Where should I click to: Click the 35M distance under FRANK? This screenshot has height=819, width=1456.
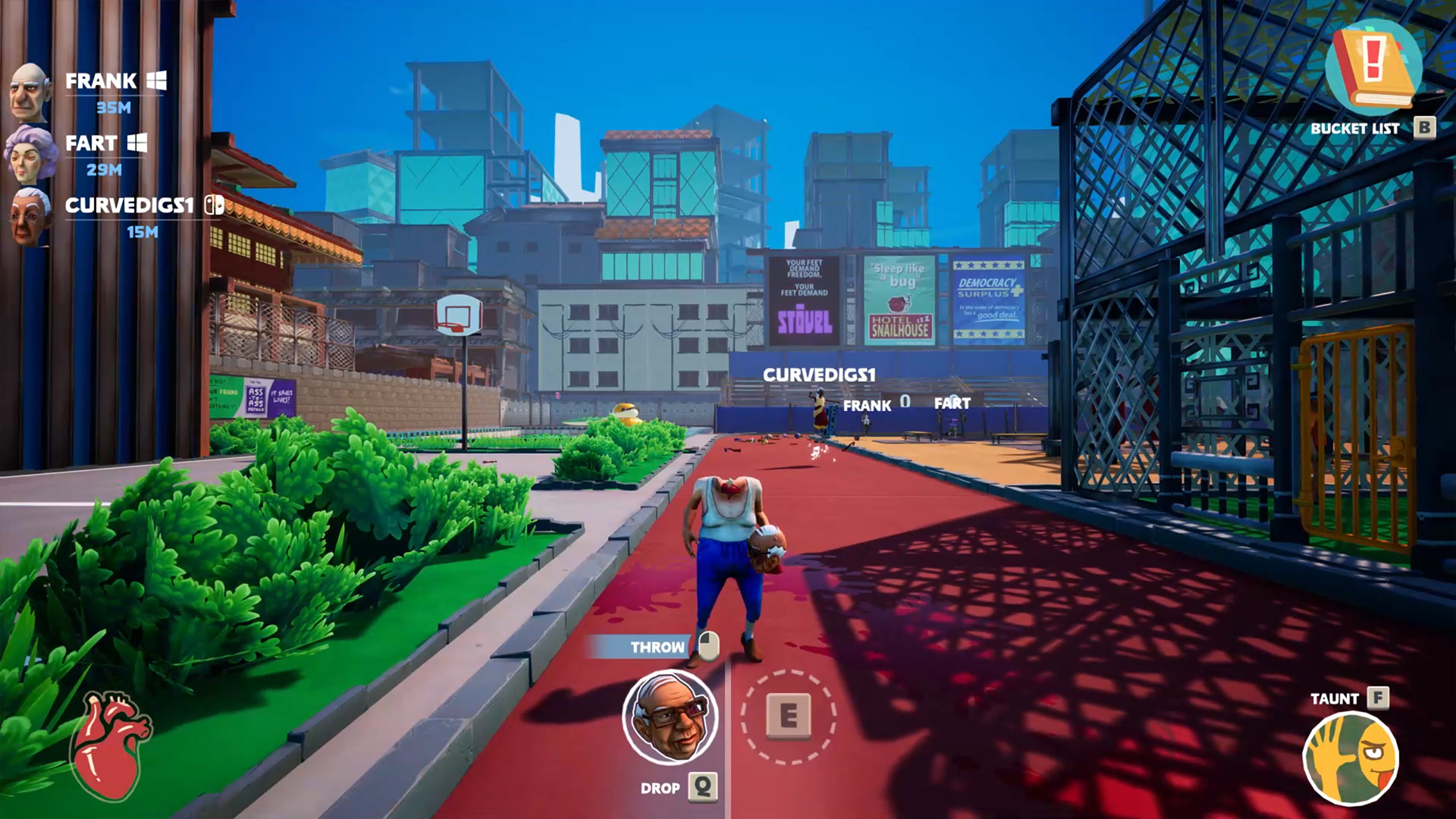coord(115,108)
